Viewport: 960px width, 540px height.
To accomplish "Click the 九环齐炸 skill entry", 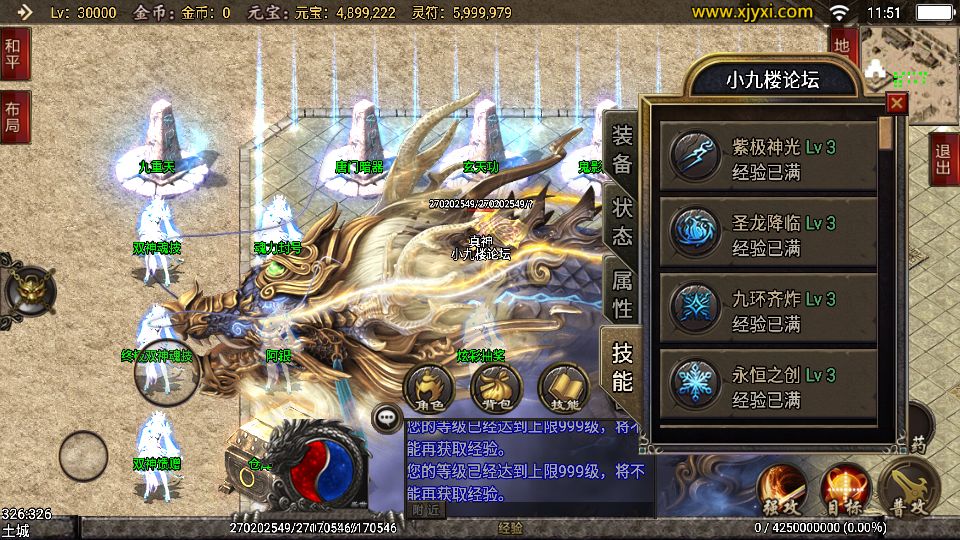I will click(768, 311).
